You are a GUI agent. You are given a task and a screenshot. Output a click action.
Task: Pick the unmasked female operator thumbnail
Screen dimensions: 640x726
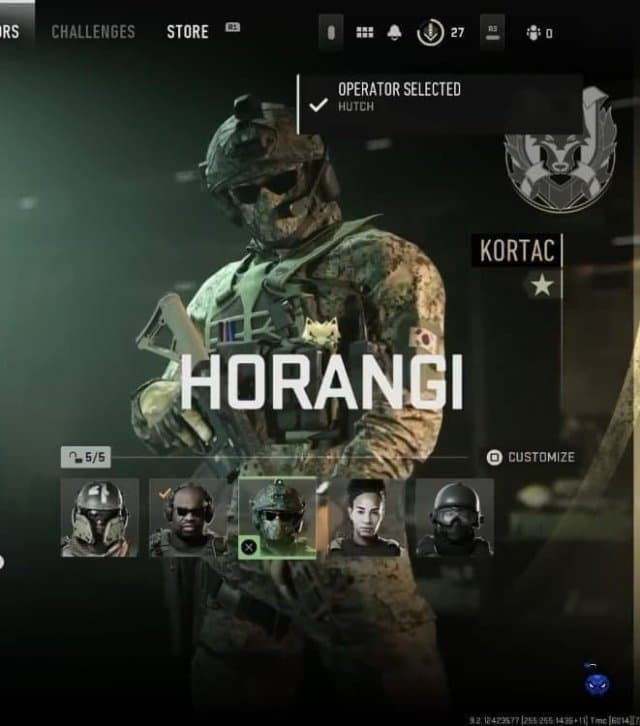(x=365, y=517)
